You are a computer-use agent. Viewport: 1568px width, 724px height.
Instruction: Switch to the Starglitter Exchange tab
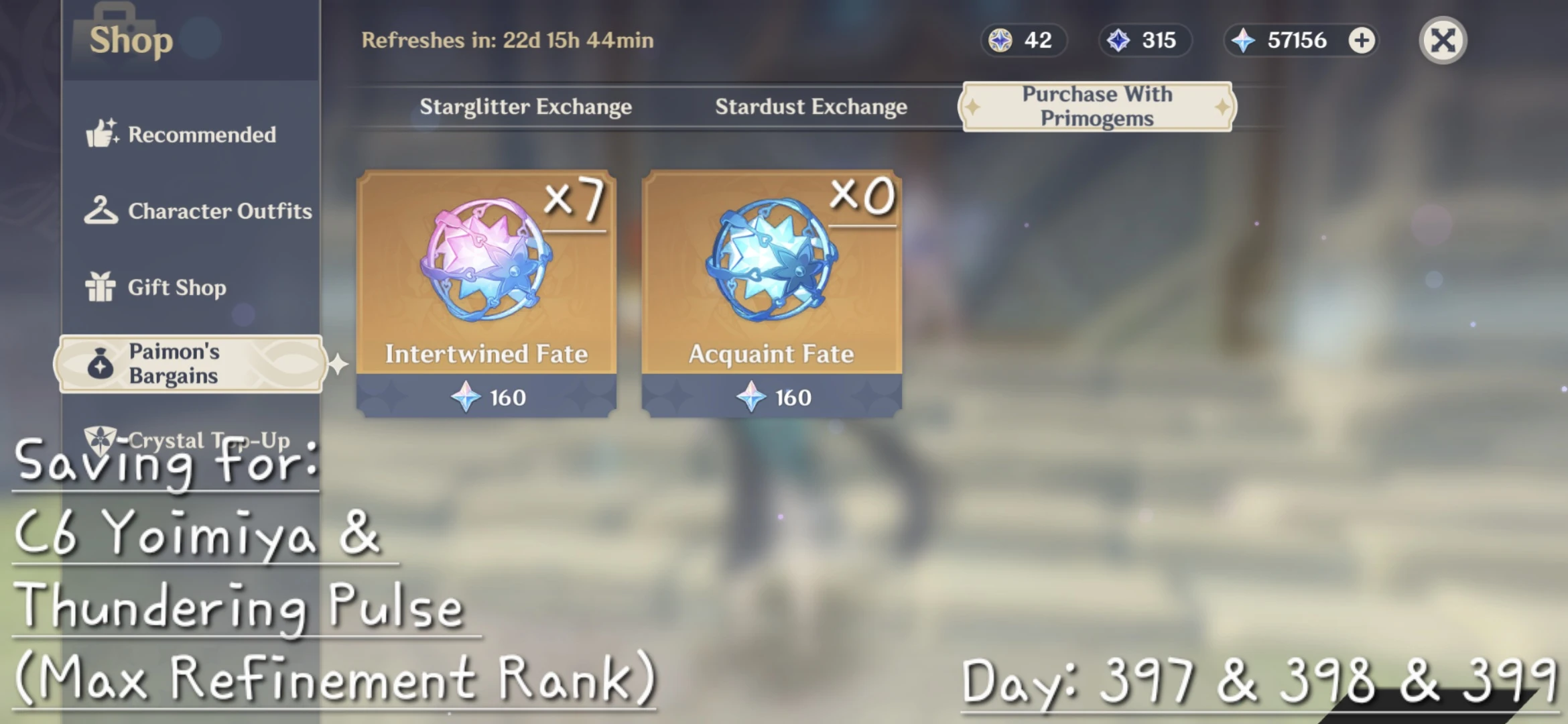(x=527, y=107)
